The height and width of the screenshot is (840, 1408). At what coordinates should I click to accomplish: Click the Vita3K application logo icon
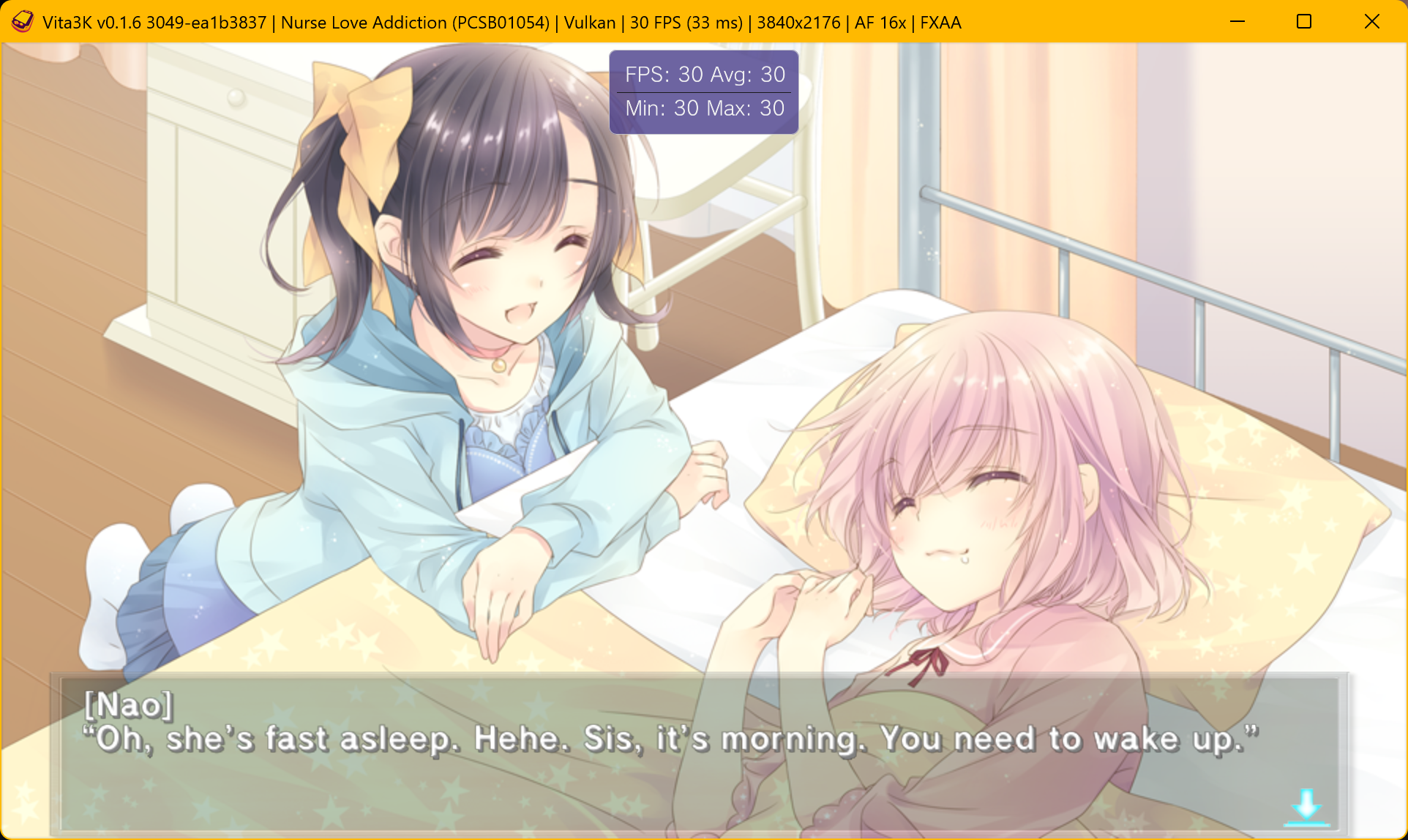coord(22,21)
